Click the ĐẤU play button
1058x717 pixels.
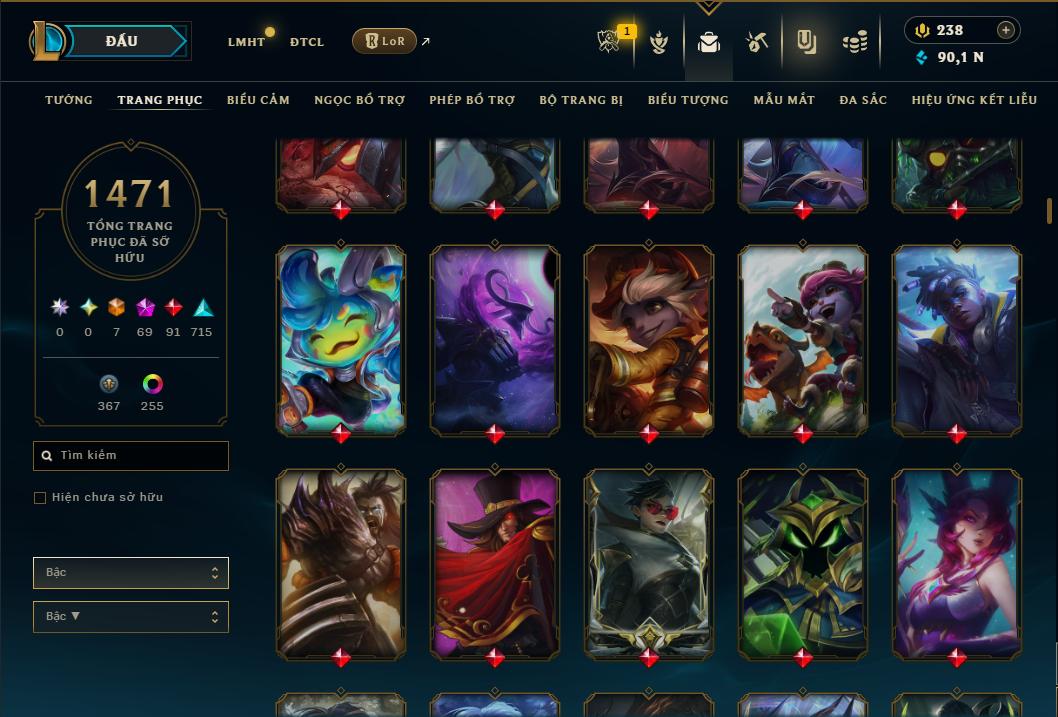tap(122, 41)
